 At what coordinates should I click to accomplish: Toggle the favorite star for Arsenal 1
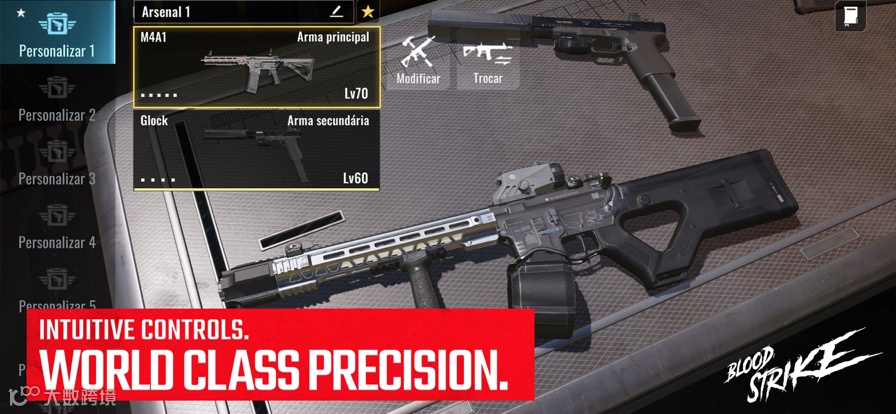click(368, 12)
